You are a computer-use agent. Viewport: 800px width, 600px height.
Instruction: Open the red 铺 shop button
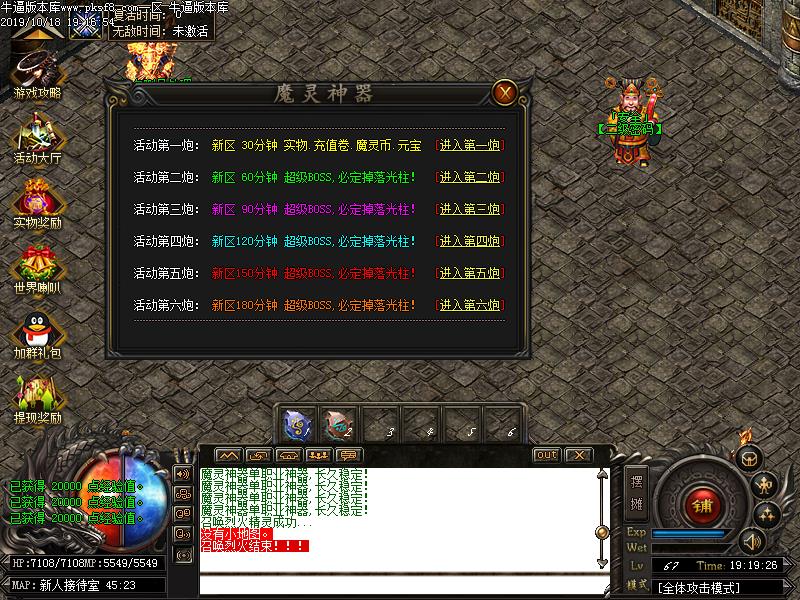(x=701, y=505)
